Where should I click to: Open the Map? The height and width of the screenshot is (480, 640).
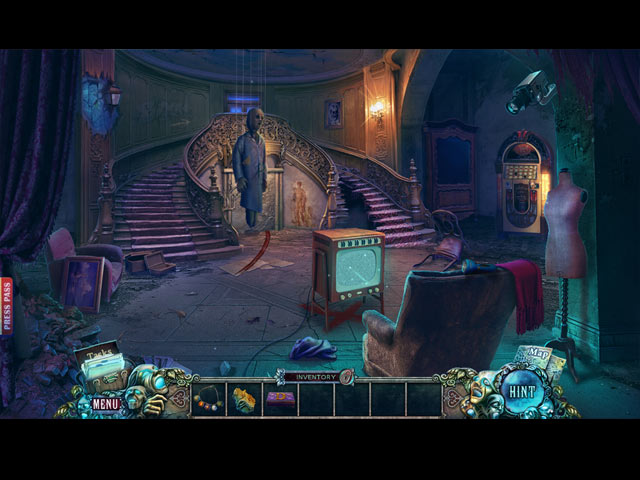pos(536,357)
